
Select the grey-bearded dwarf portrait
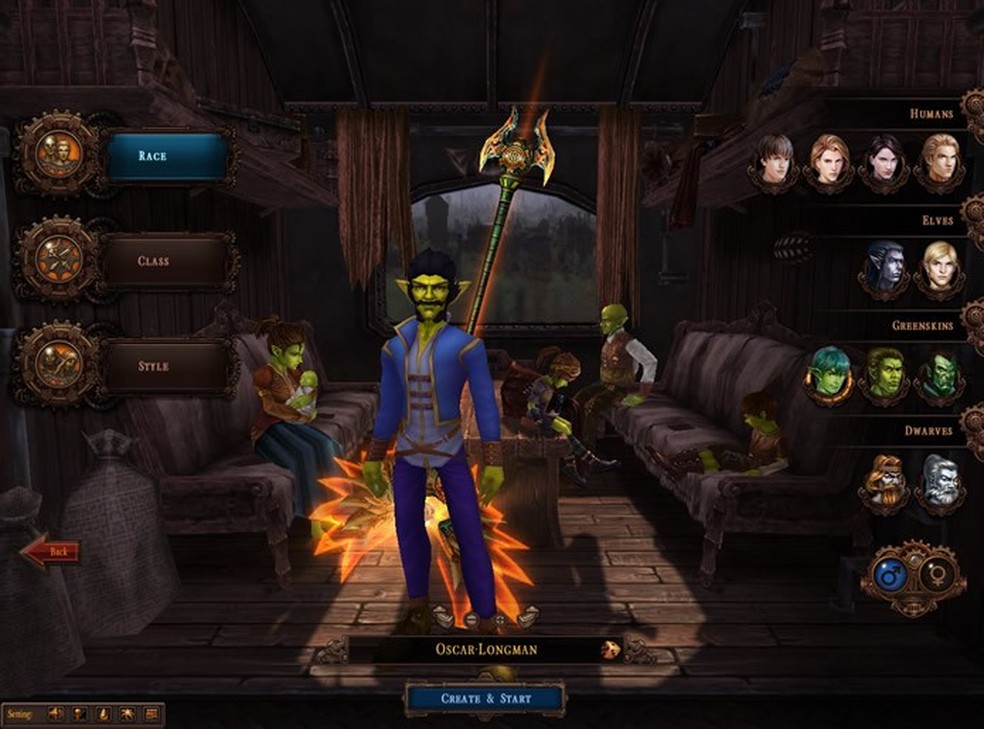click(940, 481)
